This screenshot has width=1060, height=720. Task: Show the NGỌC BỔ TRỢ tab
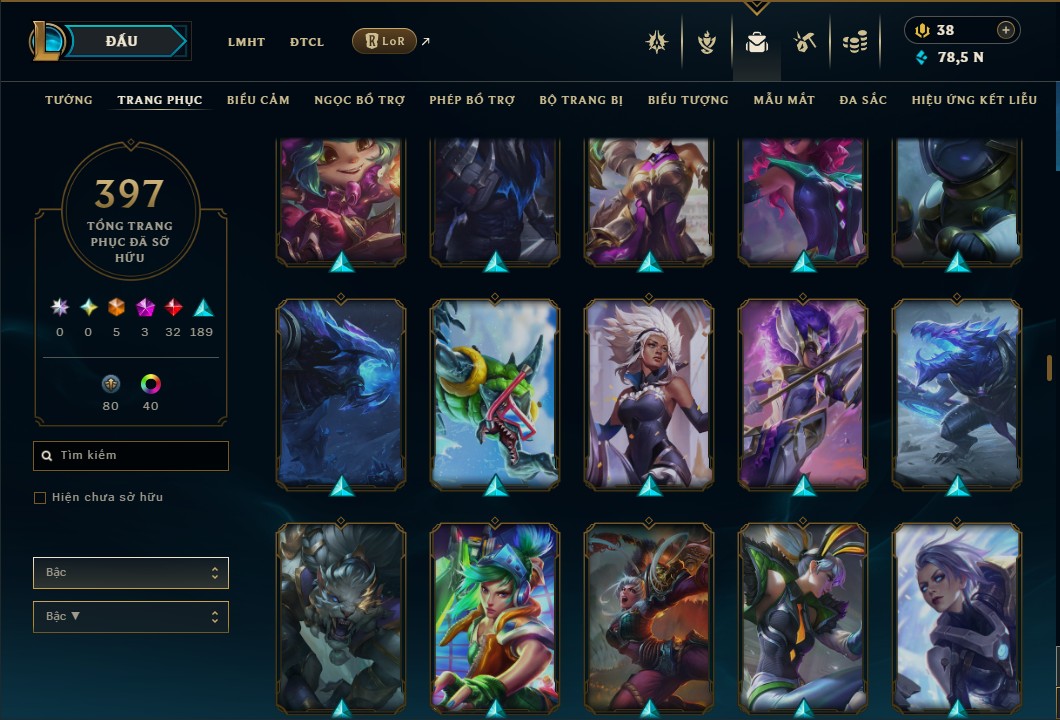(359, 100)
